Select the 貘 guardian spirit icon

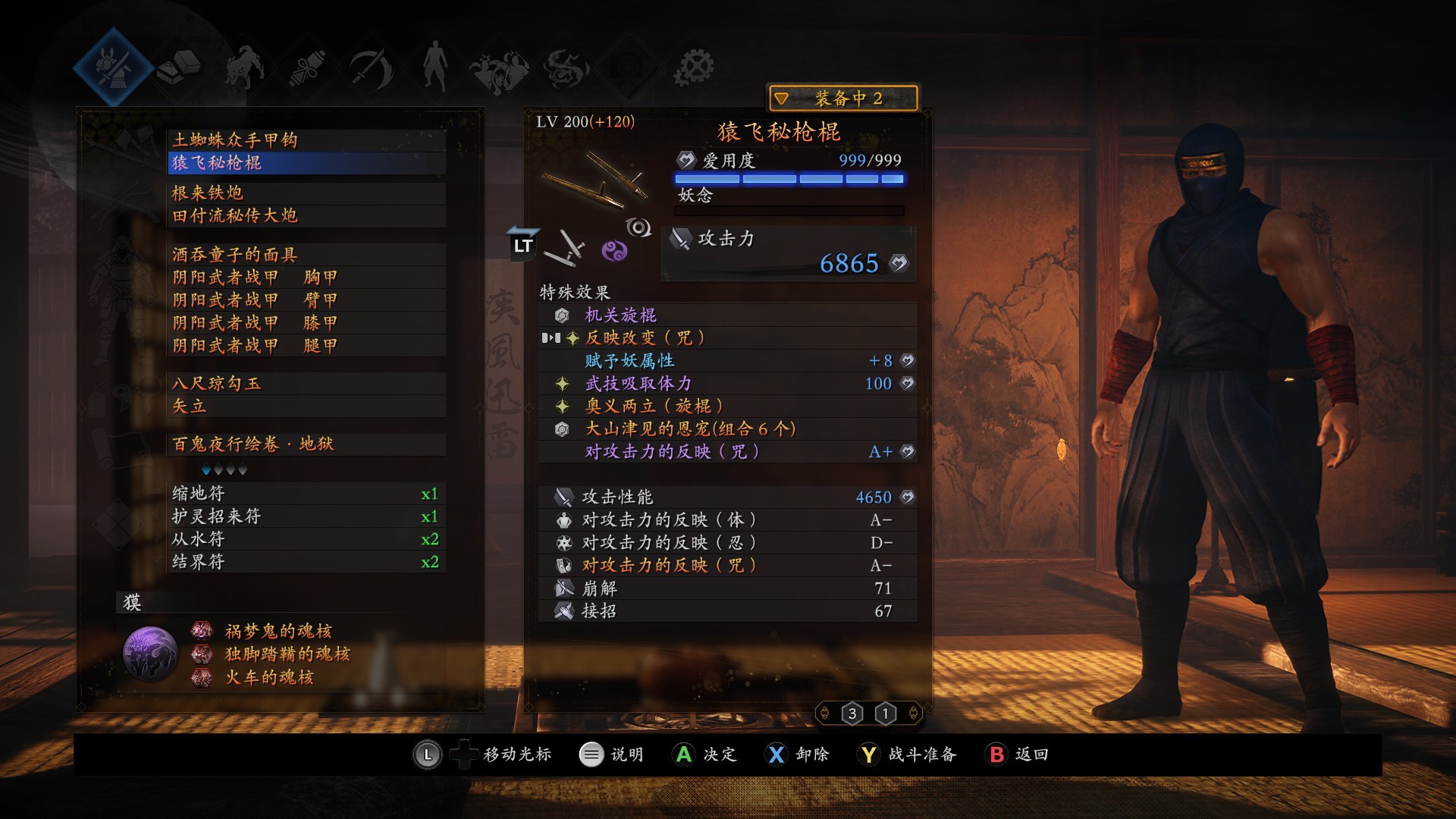[x=150, y=654]
